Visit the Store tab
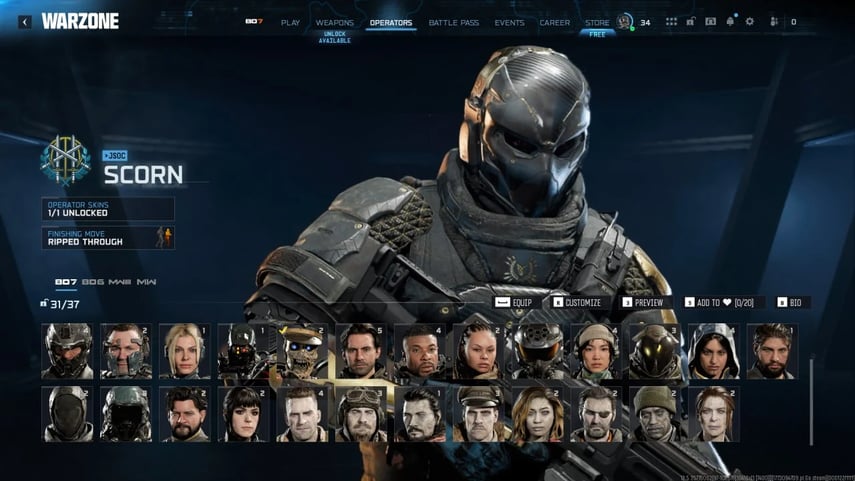Viewport: 855px width, 481px height. pyautogui.click(x=597, y=22)
